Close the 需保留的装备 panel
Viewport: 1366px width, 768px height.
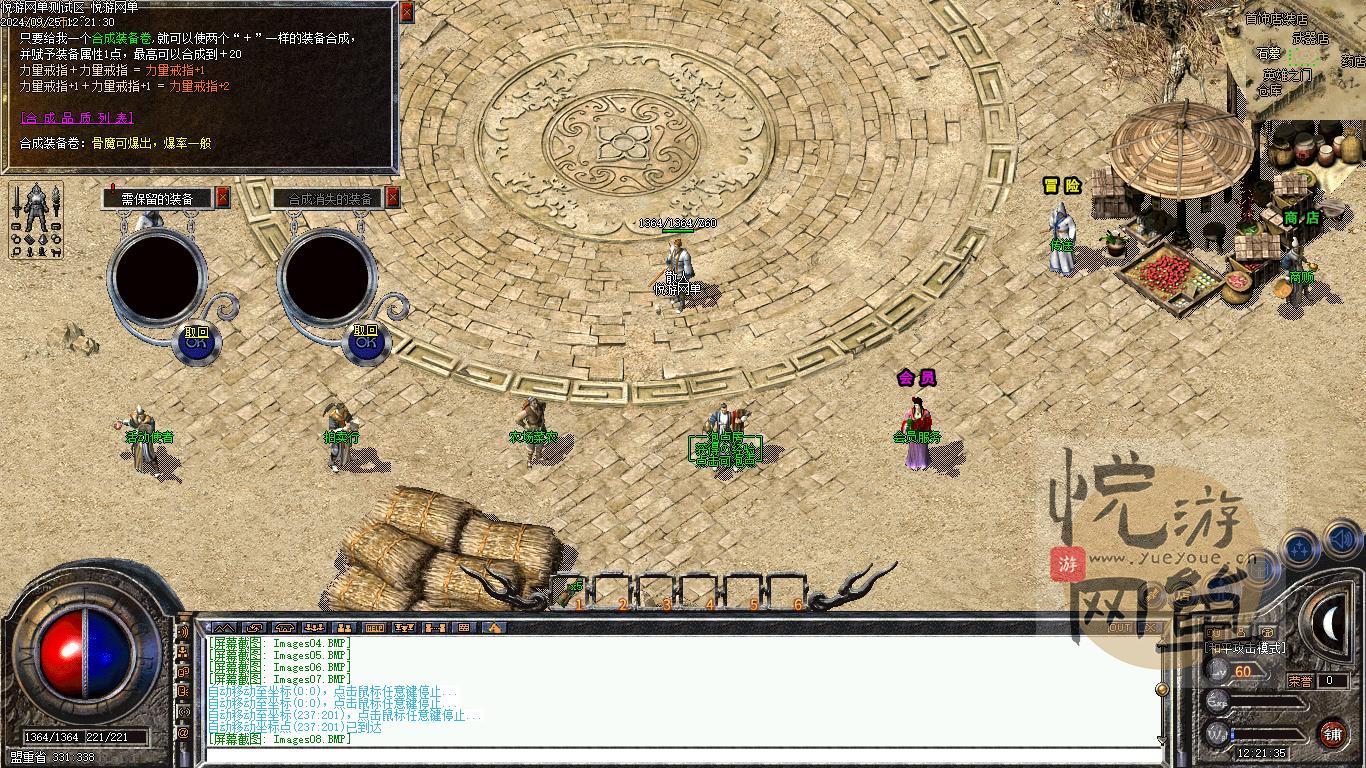coord(223,198)
